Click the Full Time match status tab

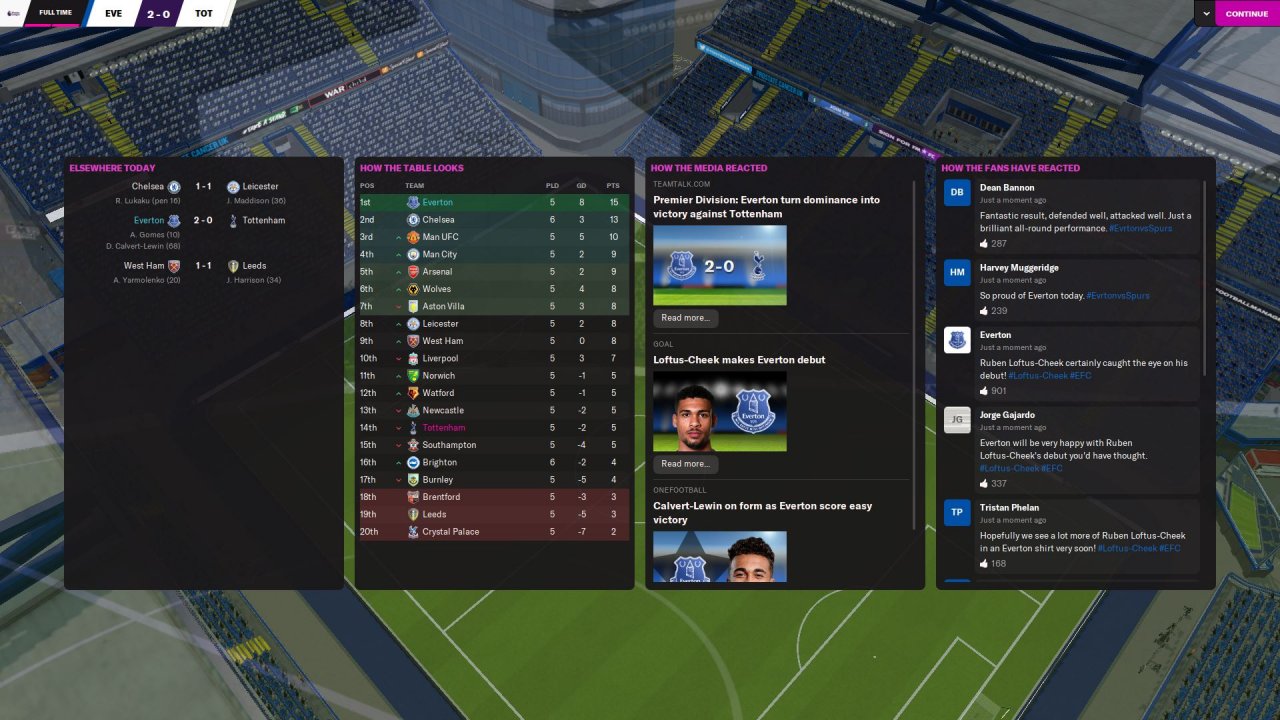coord(54,13)
